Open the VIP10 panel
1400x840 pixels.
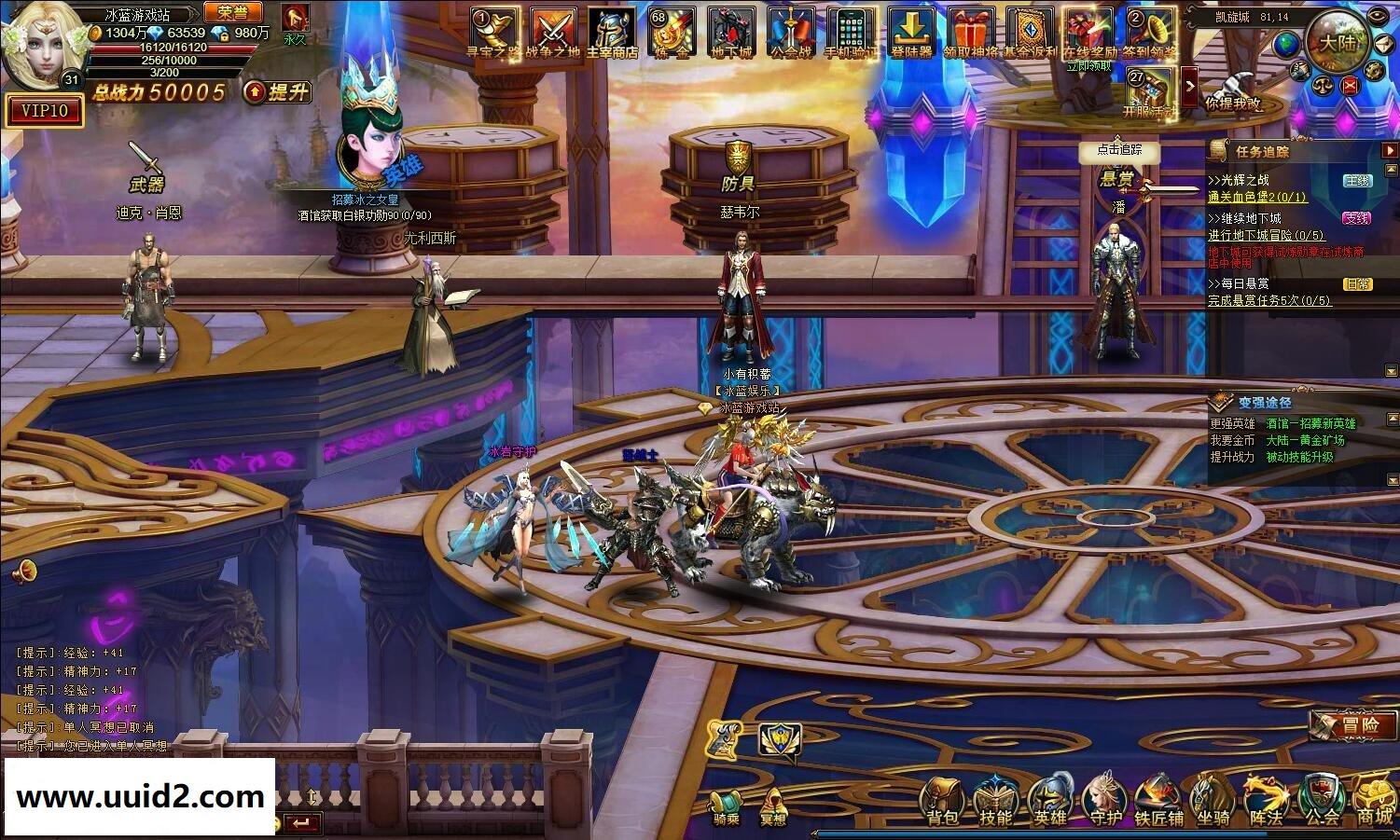click(x=45, y=111)
